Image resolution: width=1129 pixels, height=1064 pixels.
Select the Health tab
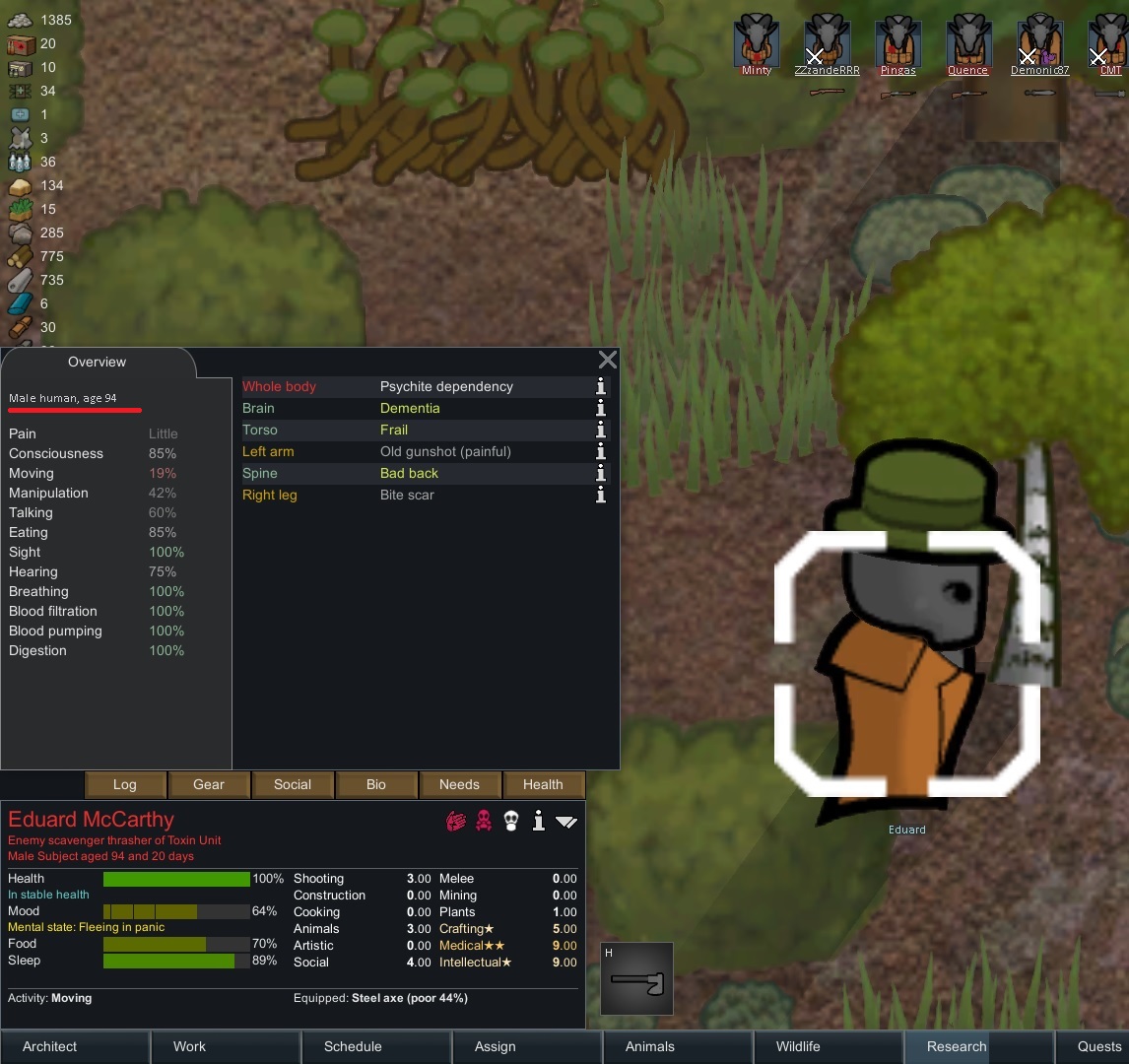pos(543,784)
